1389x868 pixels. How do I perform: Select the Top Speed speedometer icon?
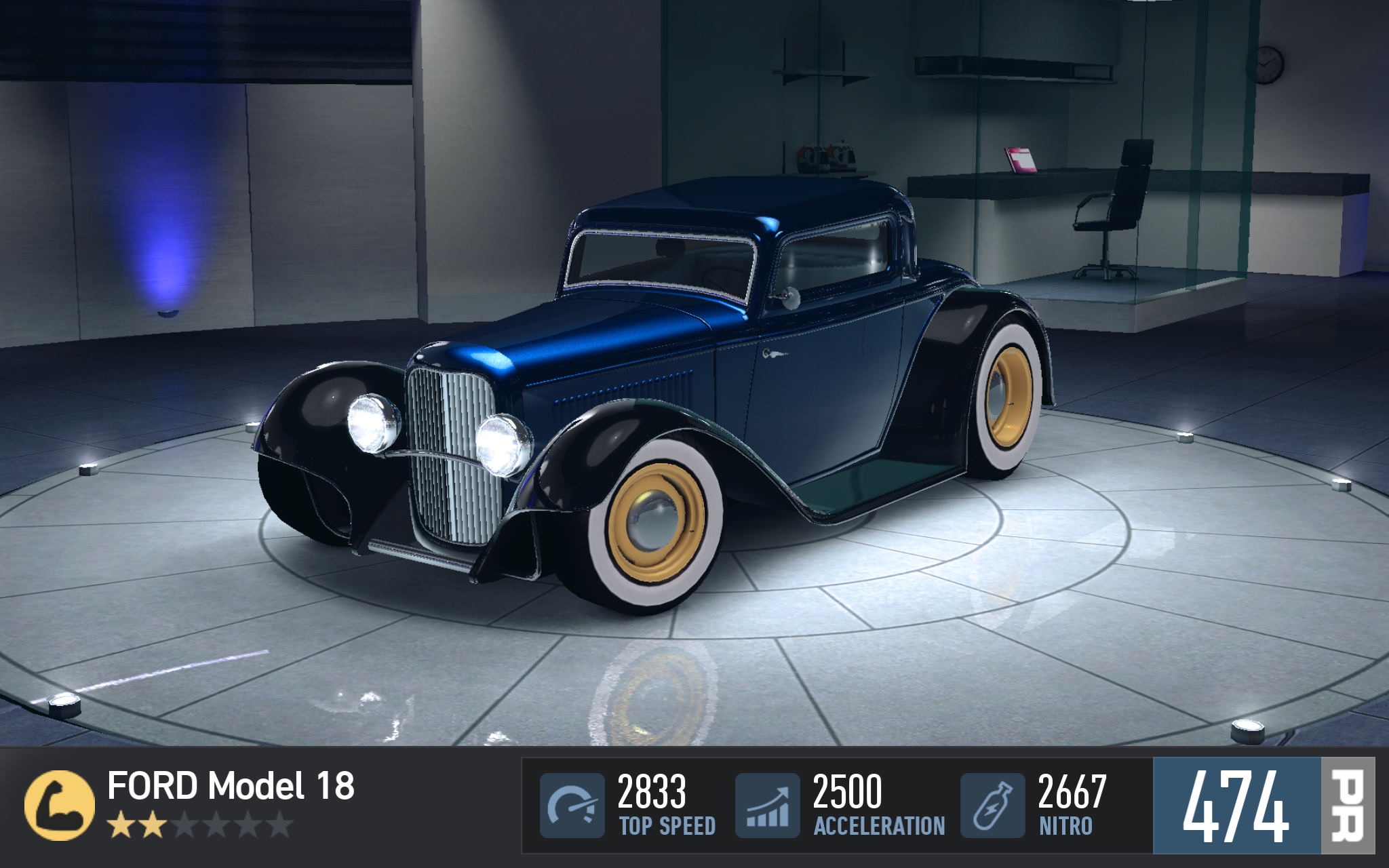[572, 805]
